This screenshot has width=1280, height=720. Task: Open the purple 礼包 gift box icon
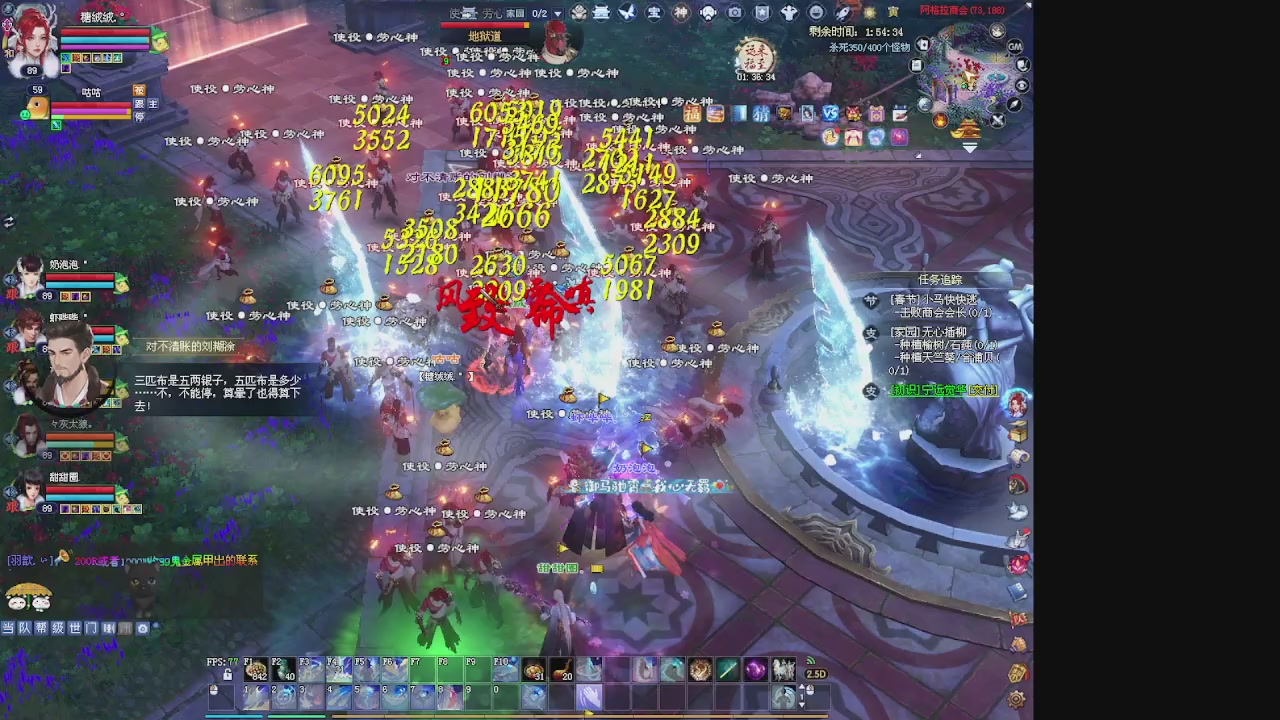tap(875, 115)
